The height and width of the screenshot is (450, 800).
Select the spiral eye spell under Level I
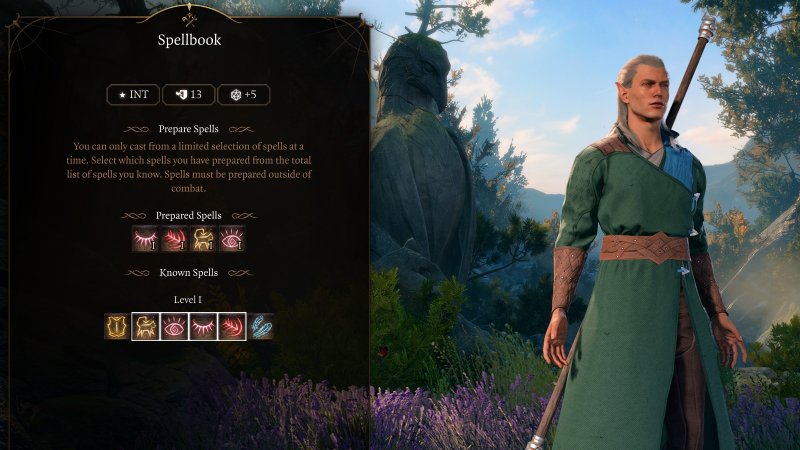(x=174, y=326)
